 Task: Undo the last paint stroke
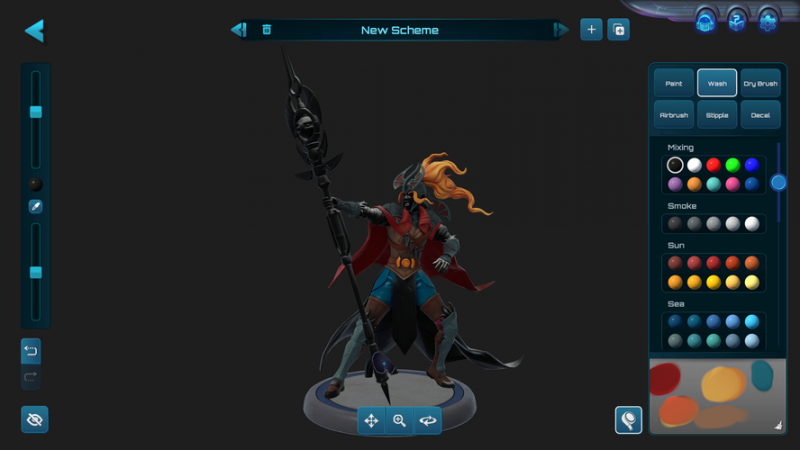pos(31,351)
